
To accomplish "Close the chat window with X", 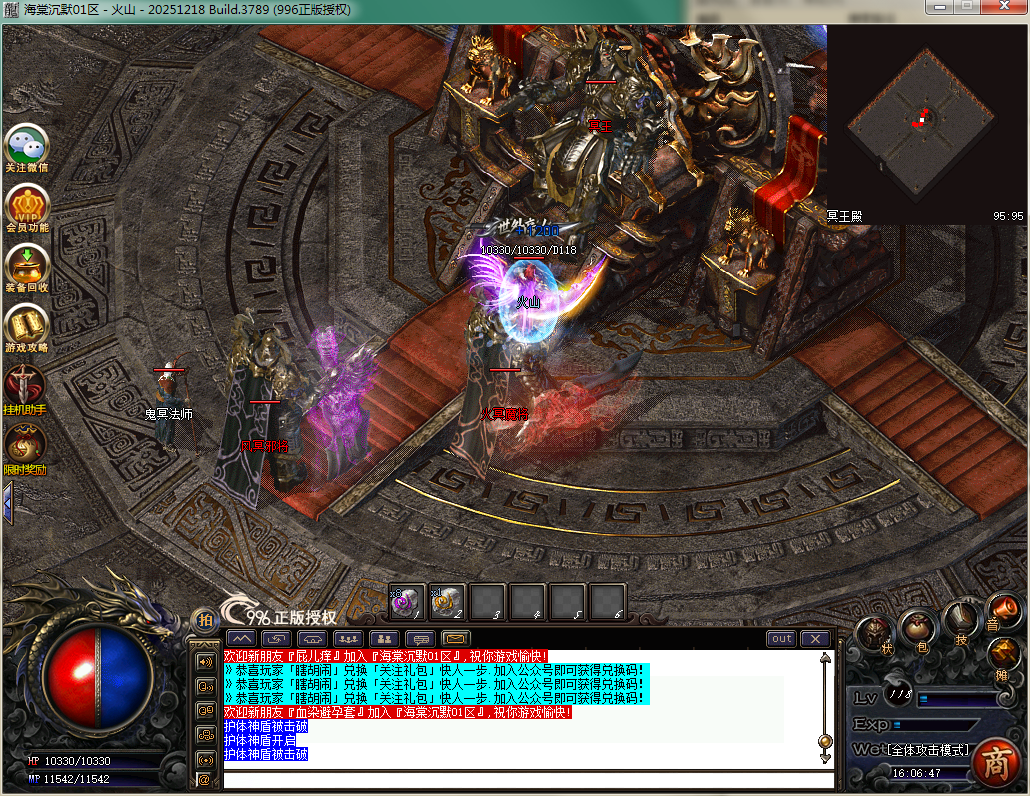I will point(815,639).
